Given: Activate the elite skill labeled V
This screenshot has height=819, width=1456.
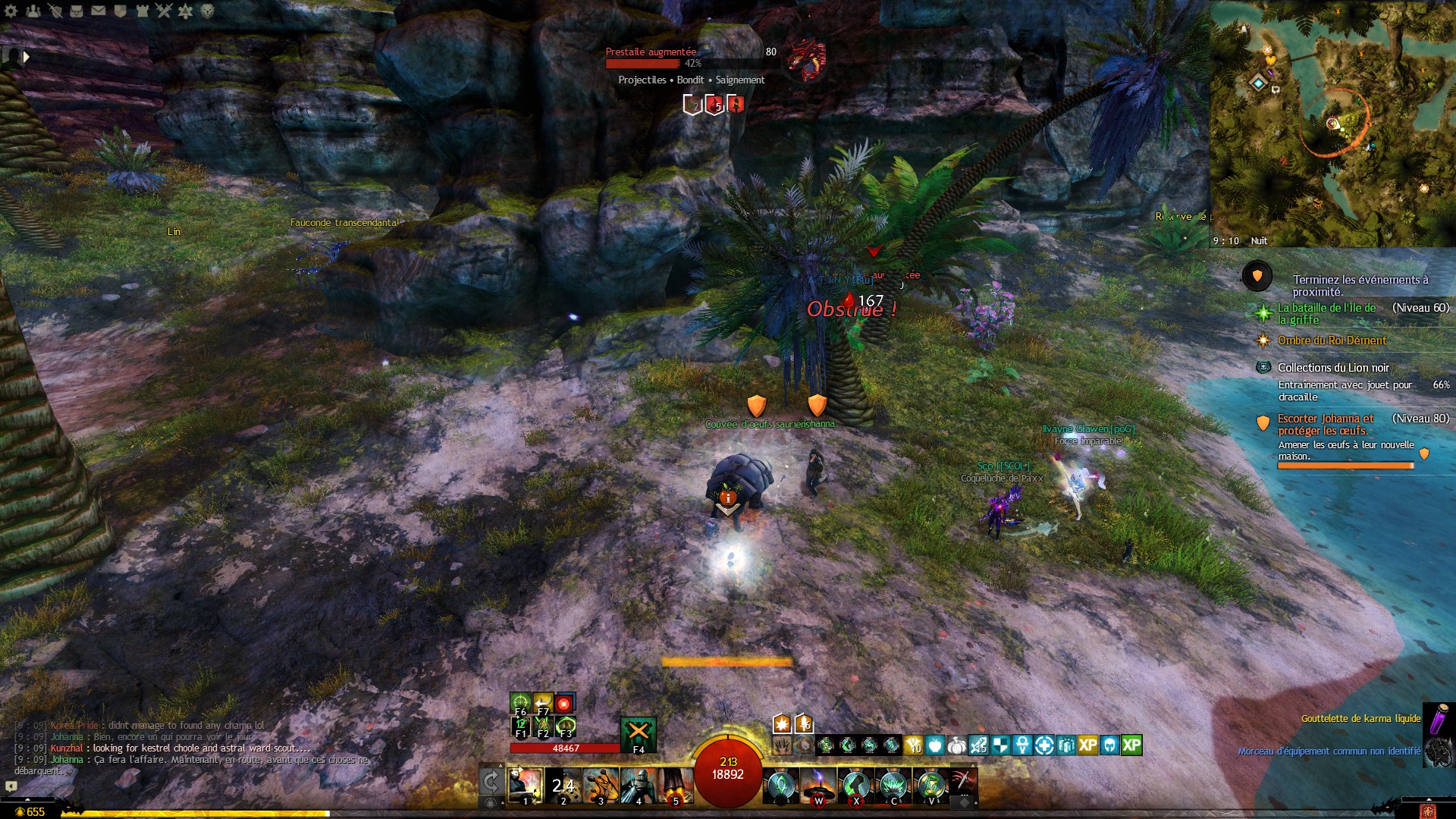Looking at the screenshot, I should 931,786.
